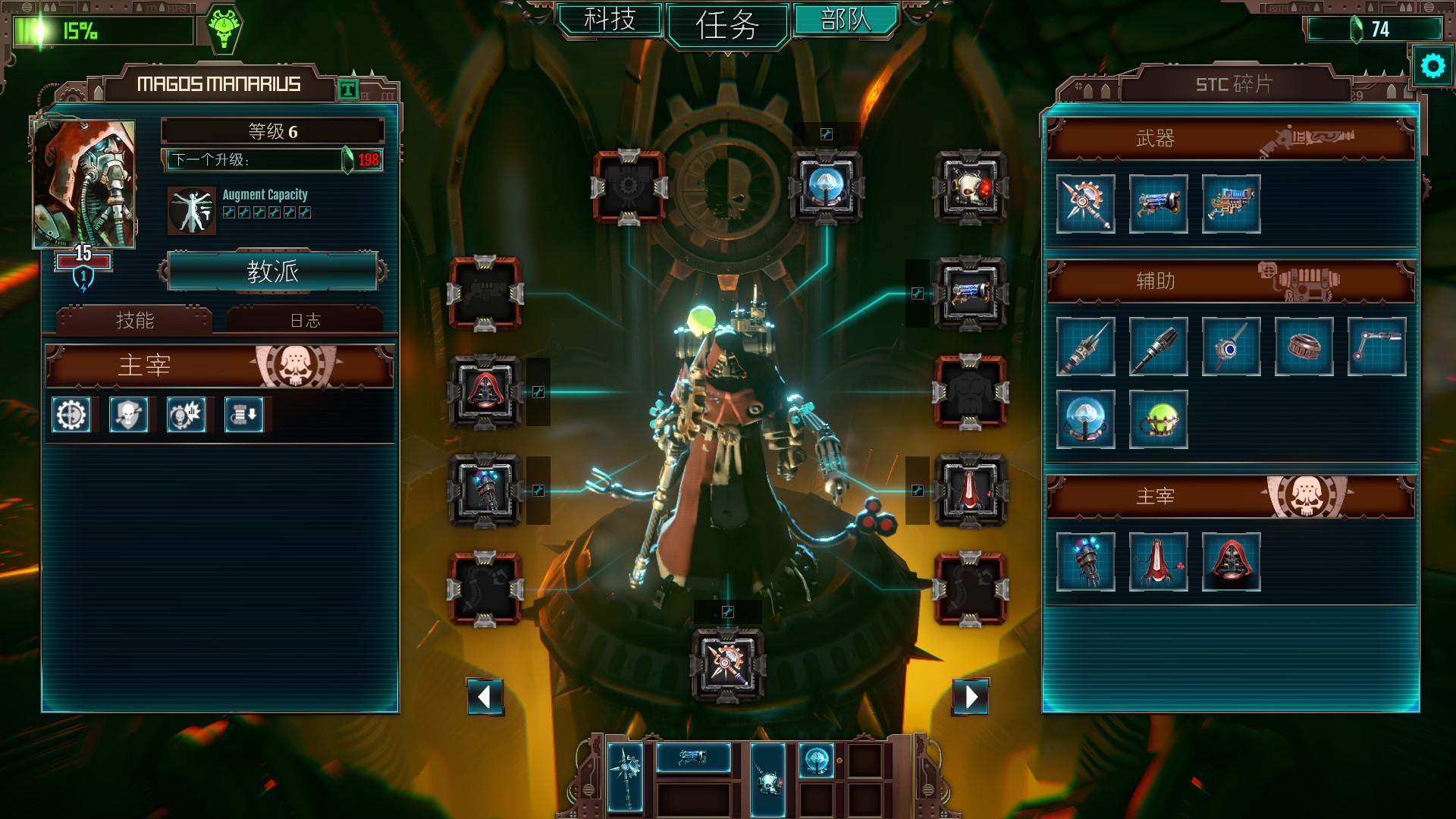Select the servo-skull equipment slot
The width and height of the screenshot is (1456, 819).
point(971,187)
